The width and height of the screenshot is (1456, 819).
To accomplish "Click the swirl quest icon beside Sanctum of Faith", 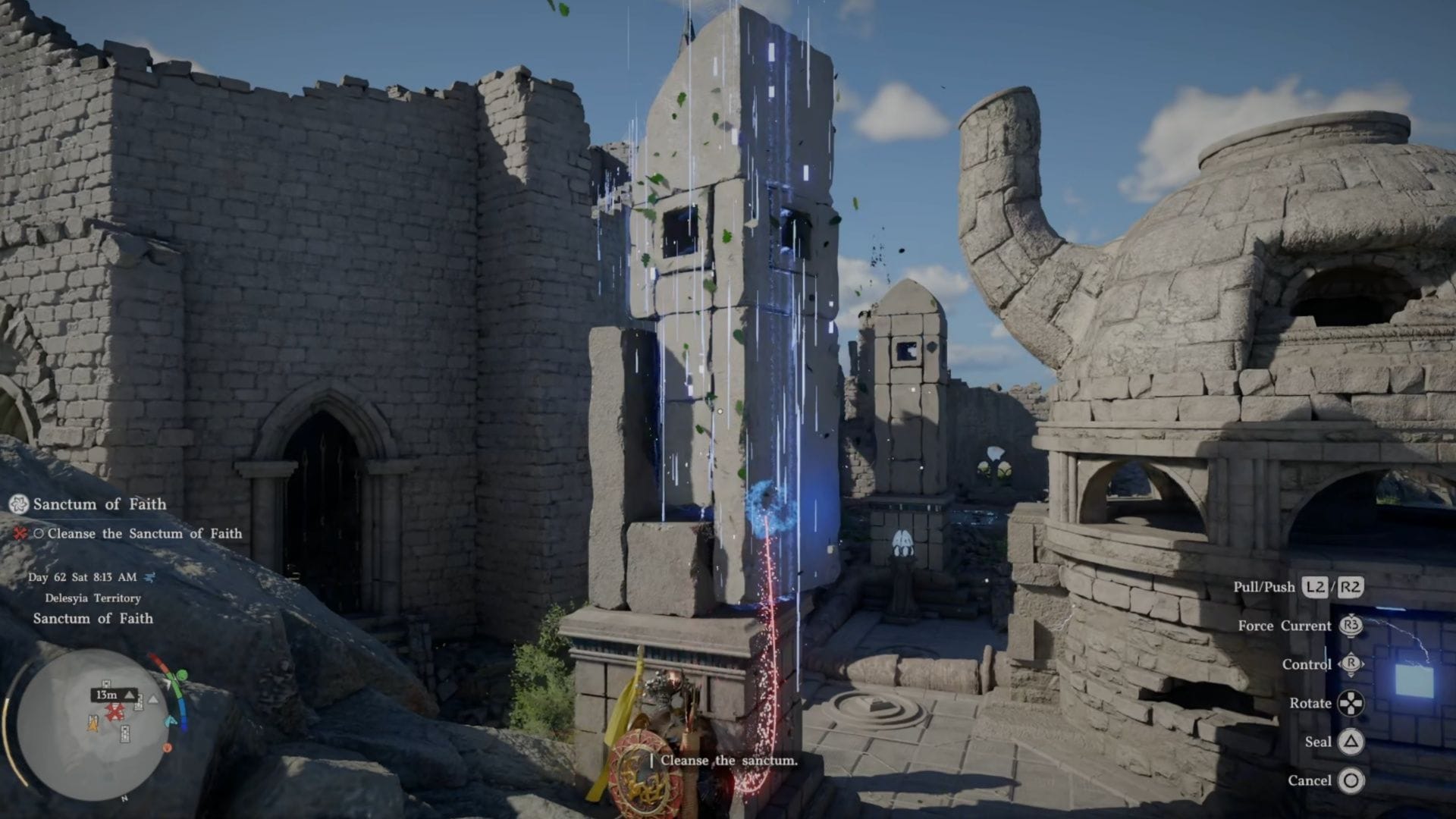I will coord(19,504).
